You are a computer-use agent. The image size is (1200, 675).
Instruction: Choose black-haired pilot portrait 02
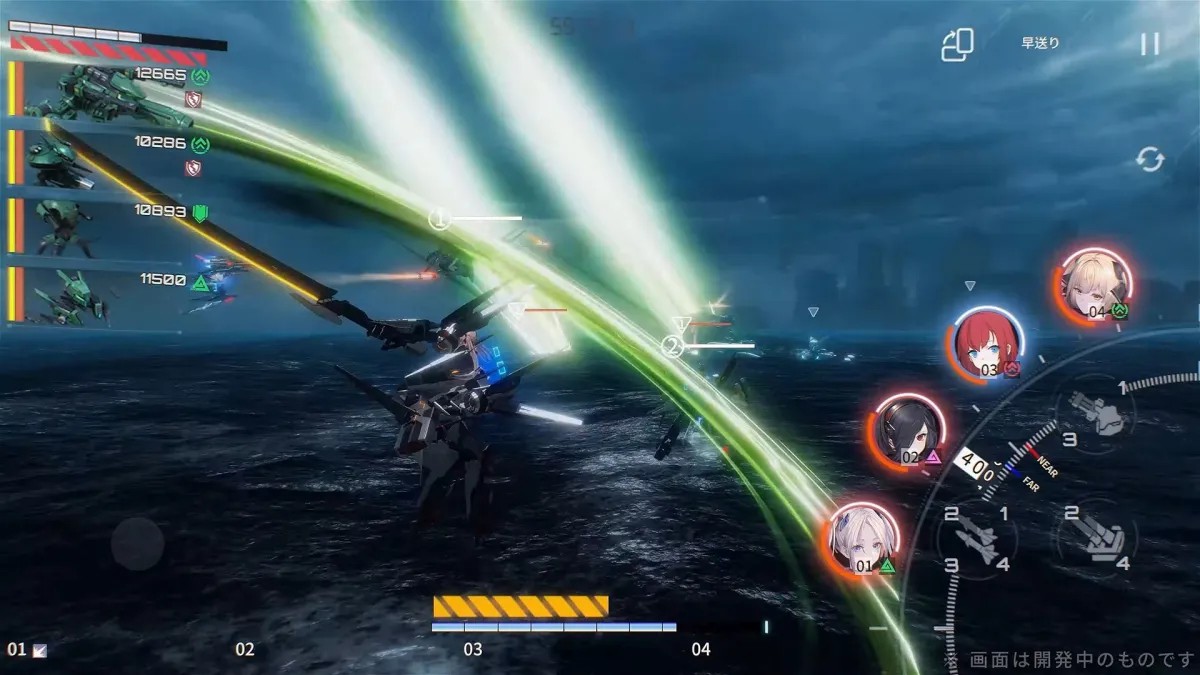click(x=910, y=430)
